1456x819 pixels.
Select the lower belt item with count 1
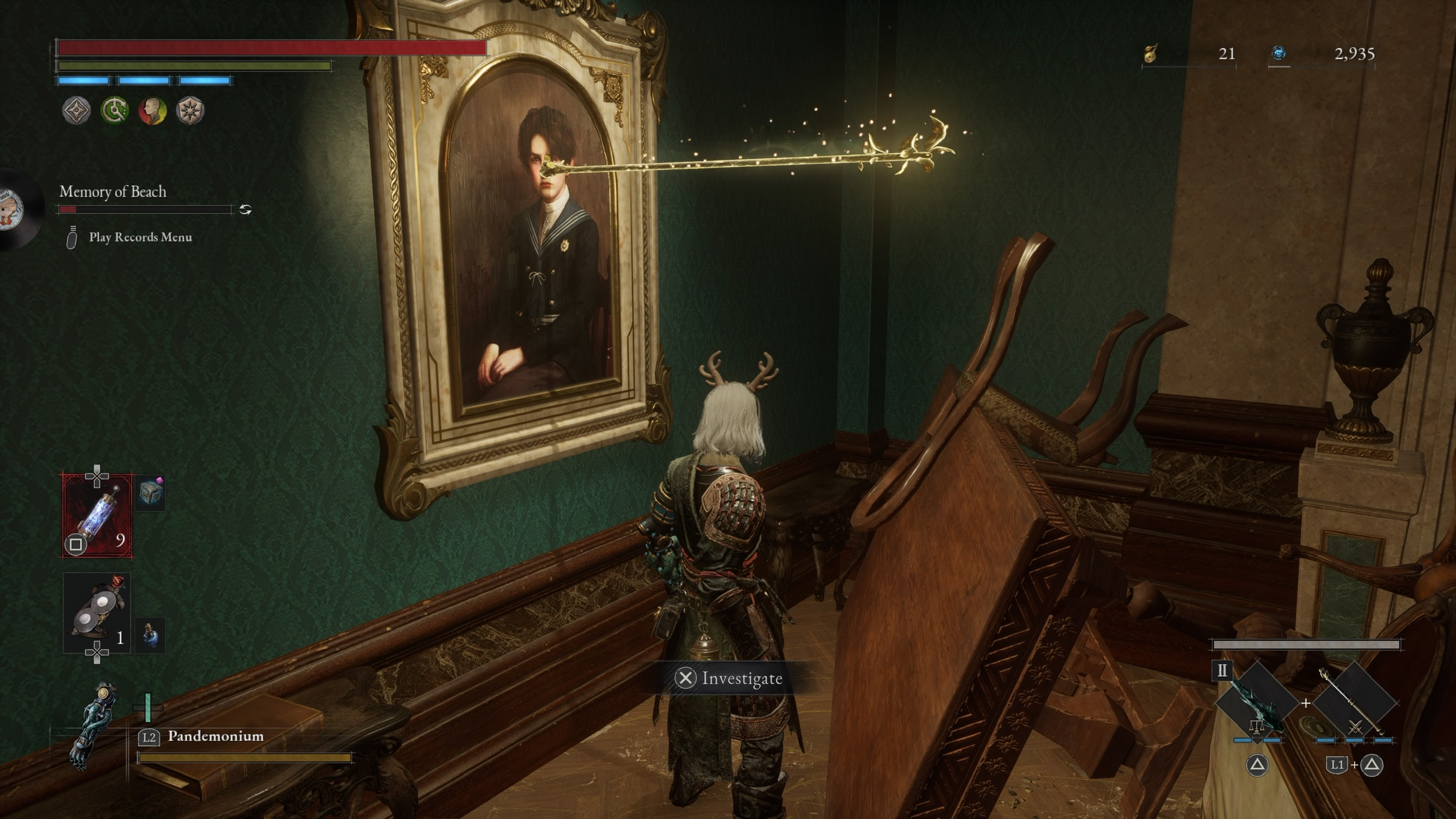tap(97, 613)
